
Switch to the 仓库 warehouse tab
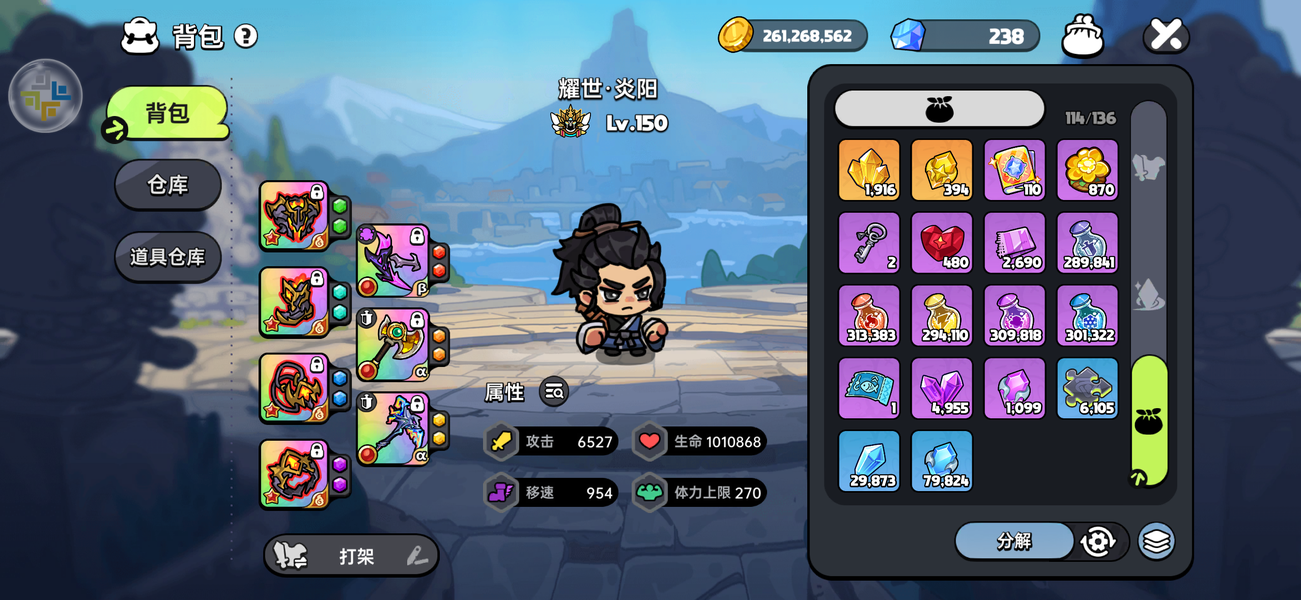coord(168,185)
